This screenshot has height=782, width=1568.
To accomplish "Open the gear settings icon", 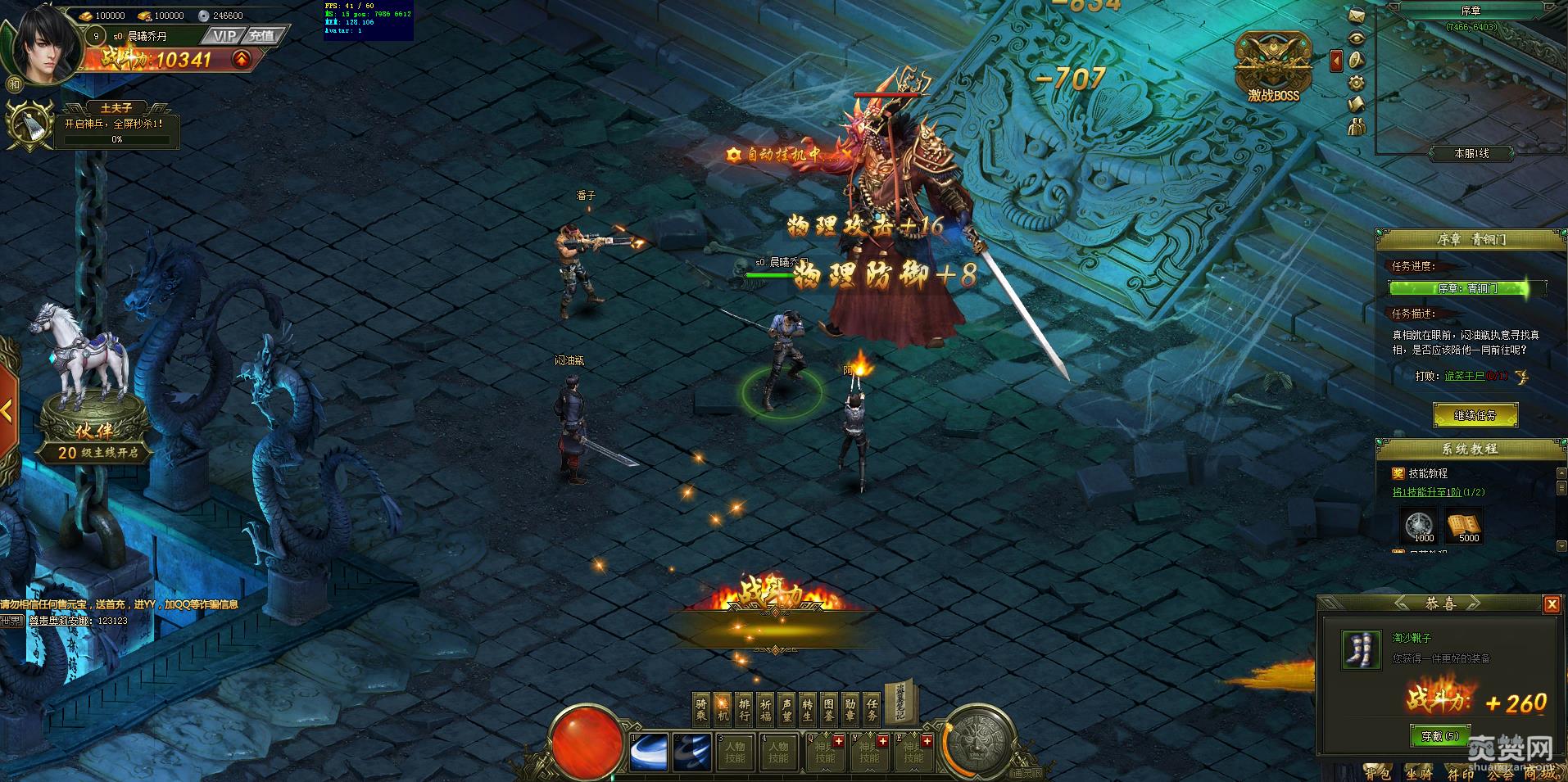I will 1357,82.
